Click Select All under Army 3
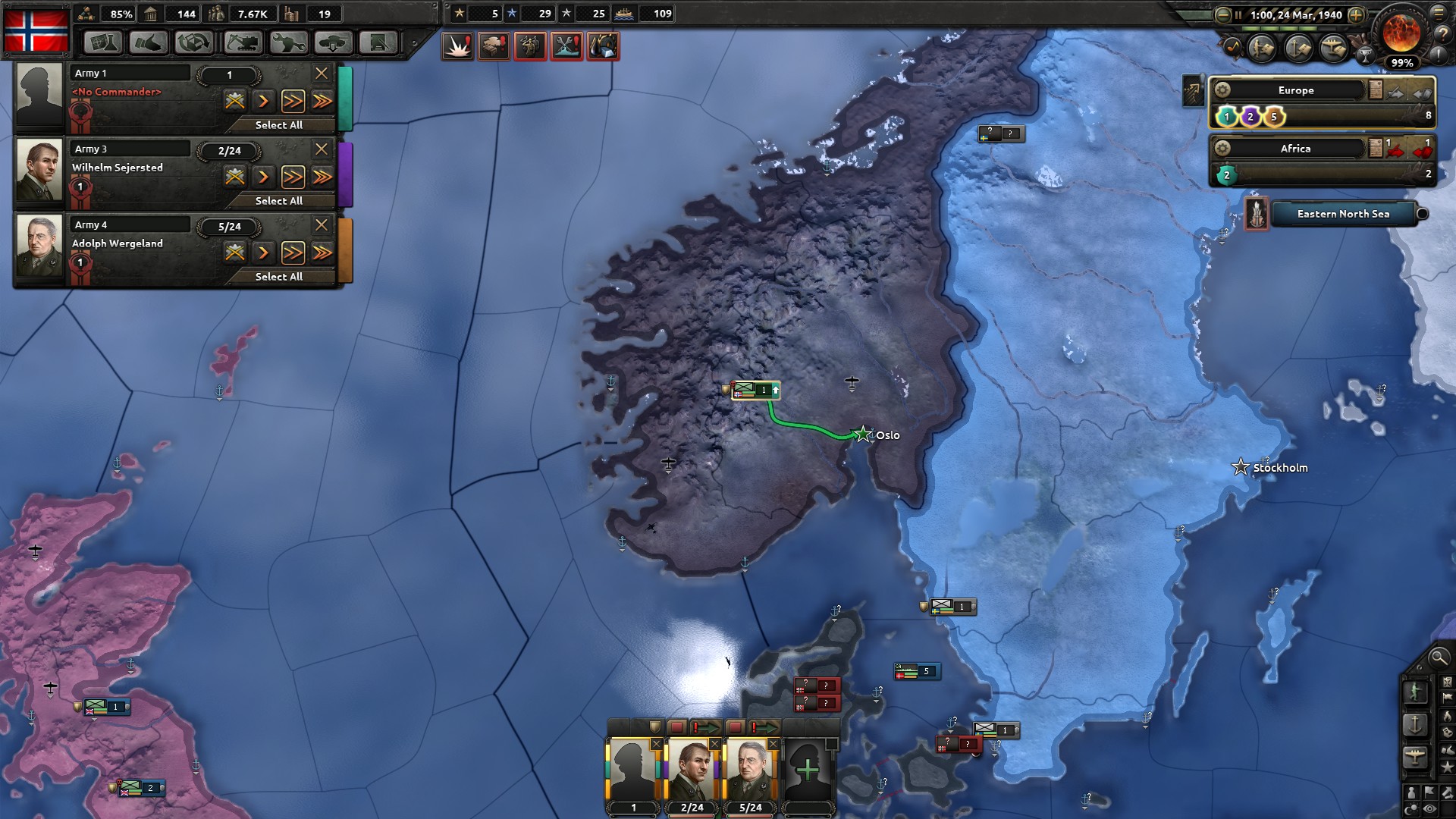This screenshot has height=819, width=1456. (x=280, y=201)
